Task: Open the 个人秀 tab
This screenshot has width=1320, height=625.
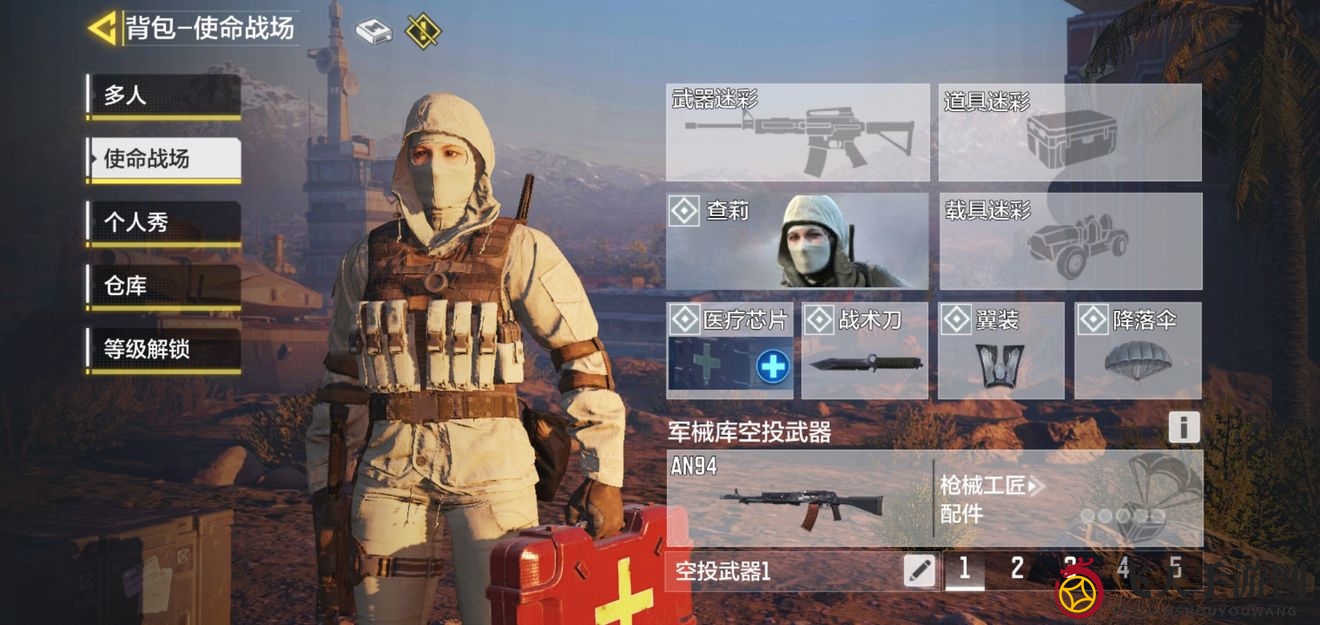Action: tap(163, 223)
